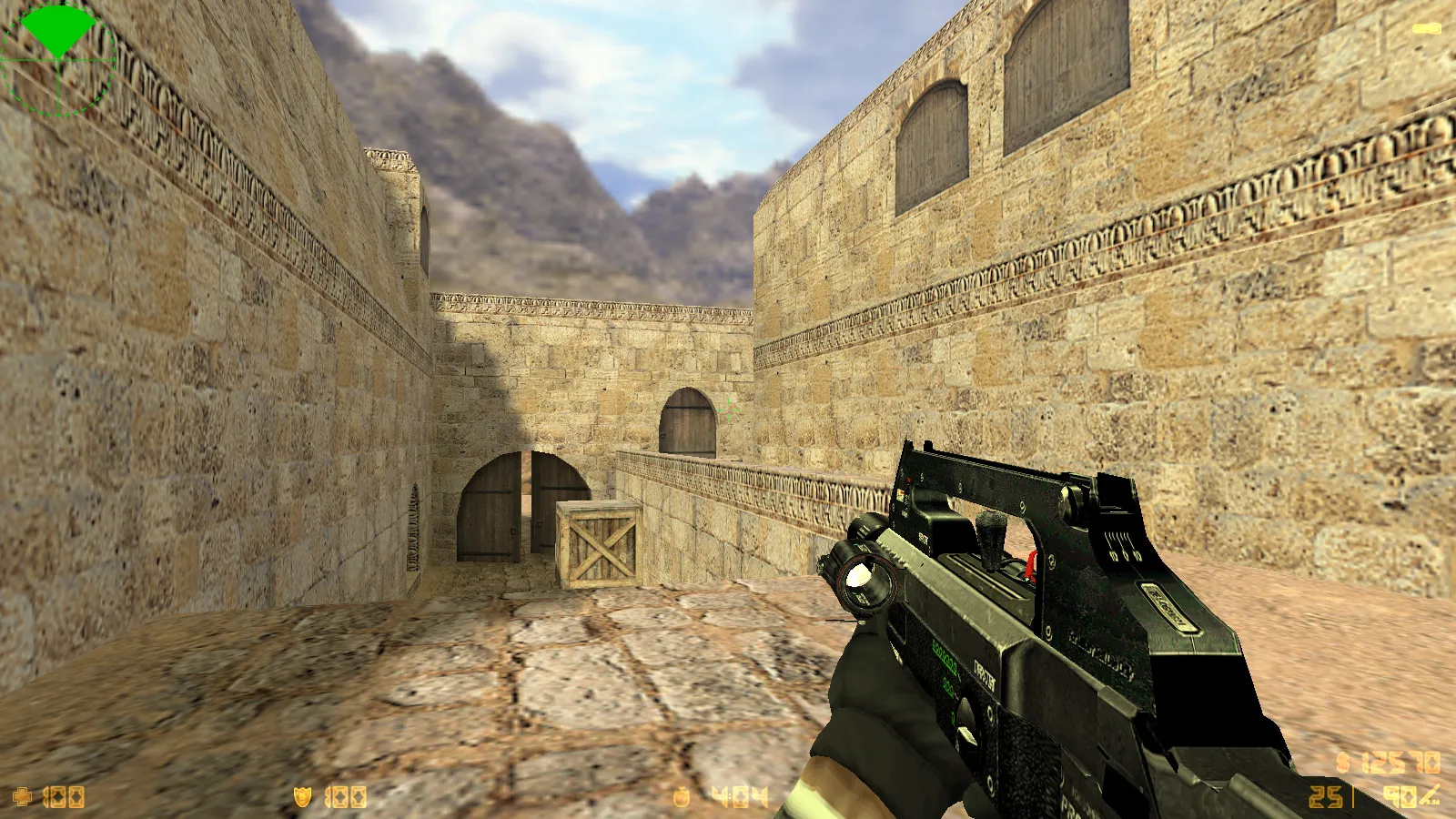Click the money dollar sign icon

1340,760
